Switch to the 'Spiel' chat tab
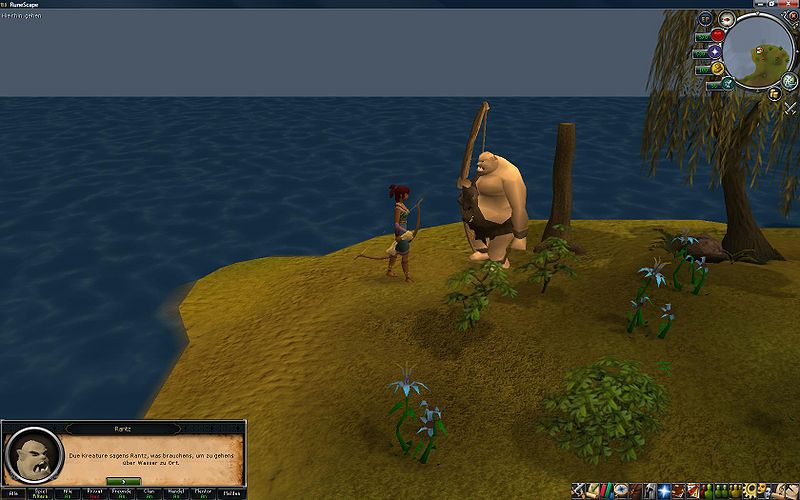Image resolution: width=800 pixels, height=500 pixels. coord(41,493)
